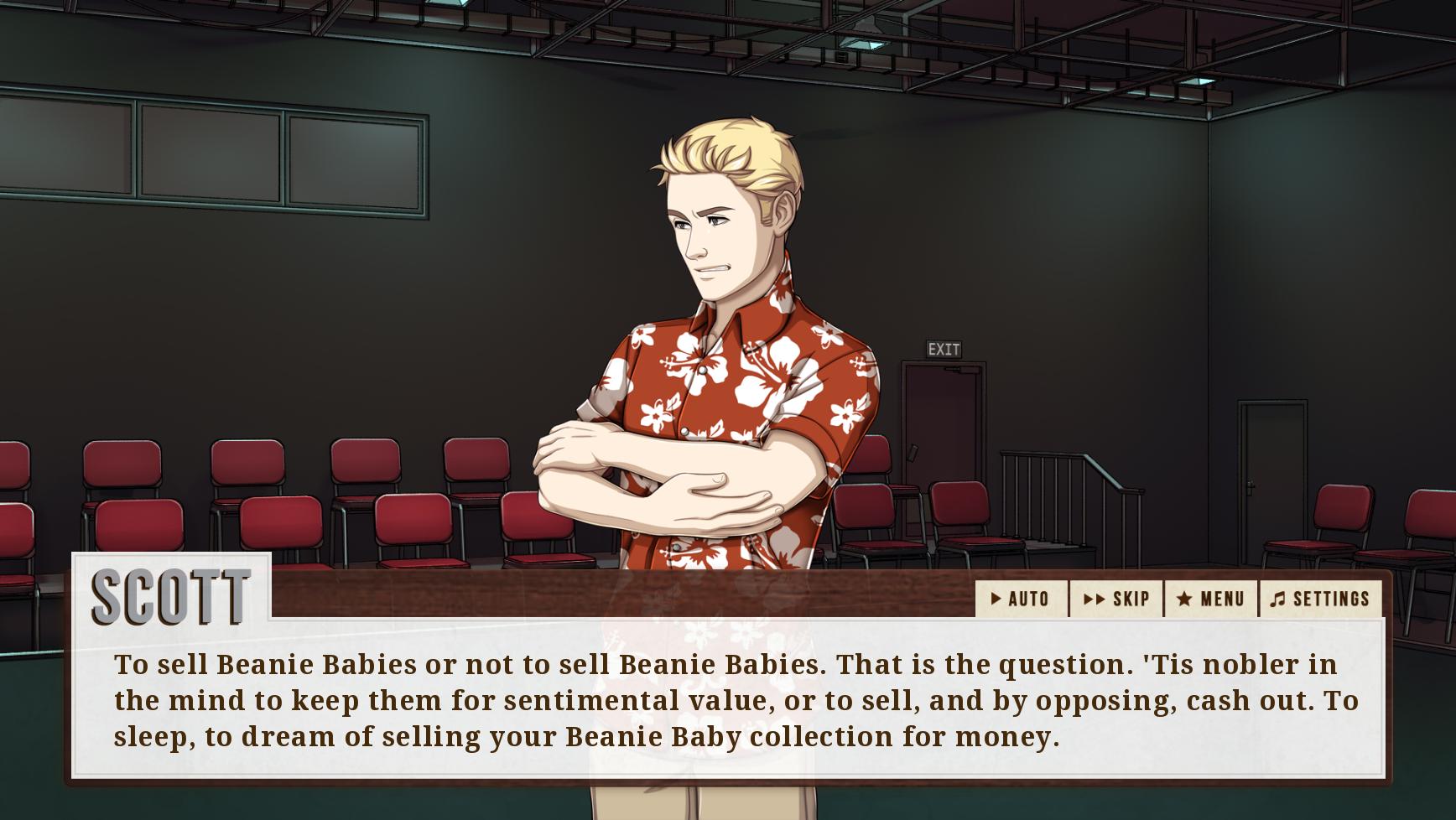Image resolution: width=1456 pixels, height=820 pixels.
Task: Click the star icon beside MENU
Action: 1185,599
